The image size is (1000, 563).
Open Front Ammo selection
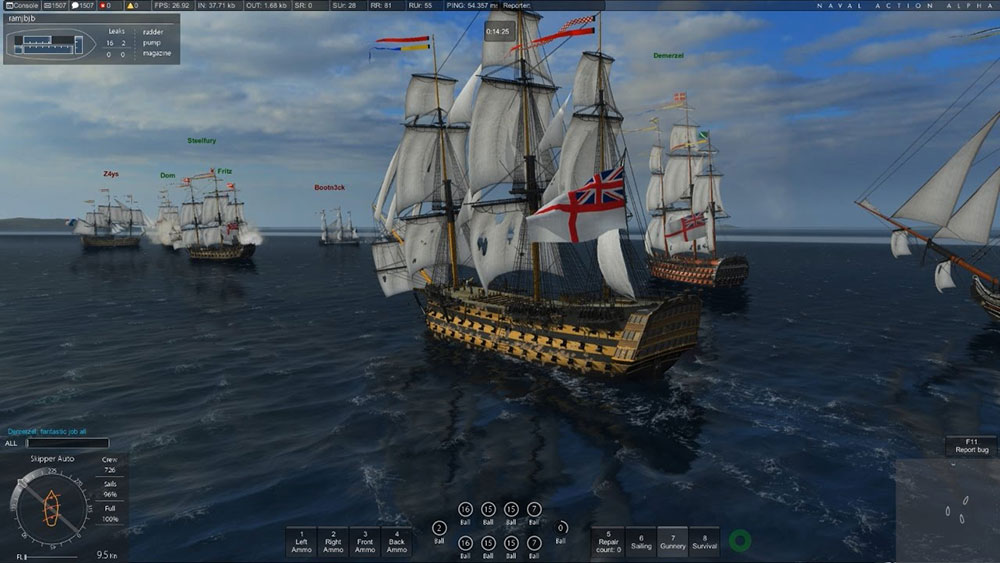(x=365, y=542)
